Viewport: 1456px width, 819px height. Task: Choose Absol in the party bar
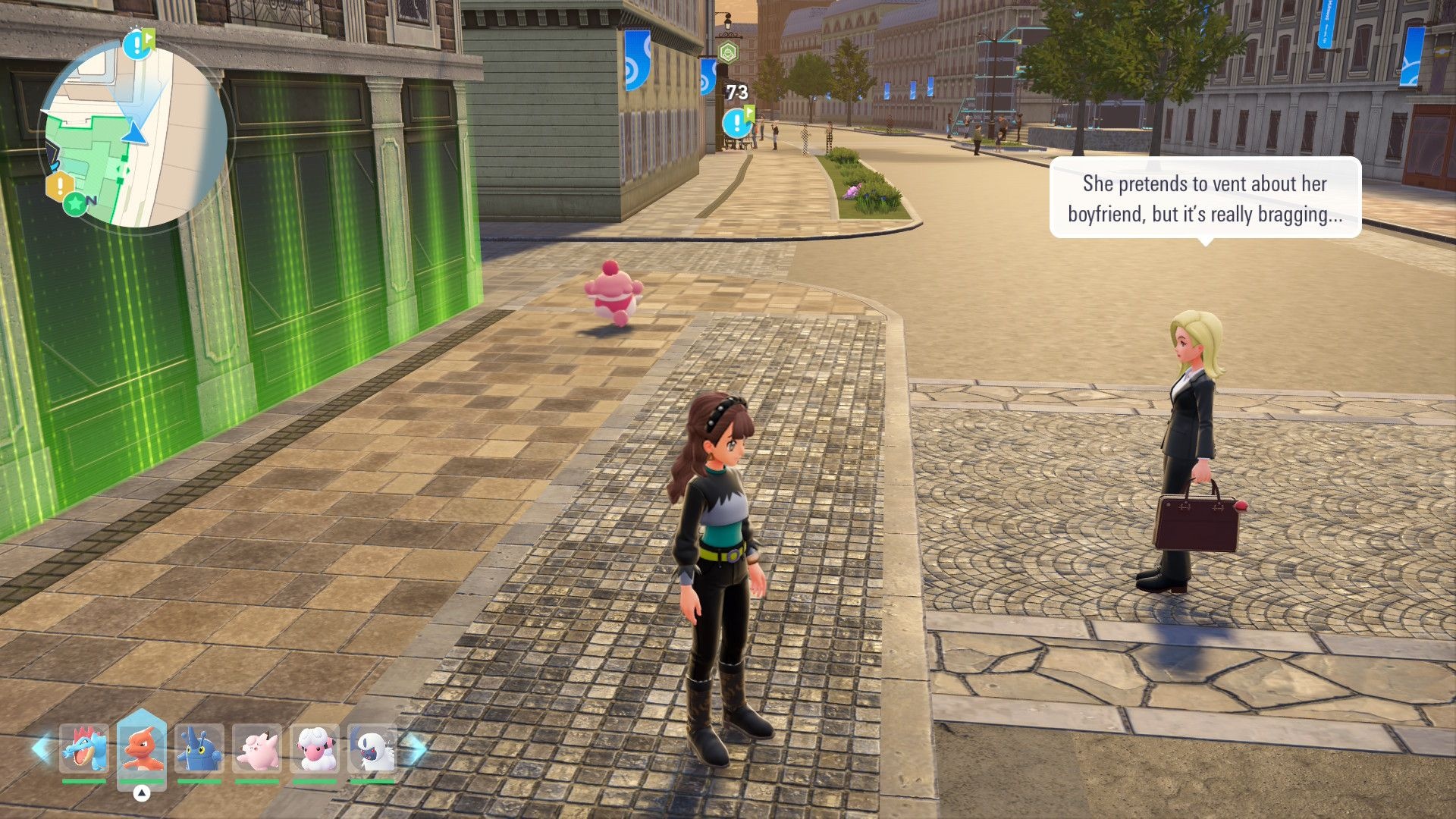(x=372, y=748)
